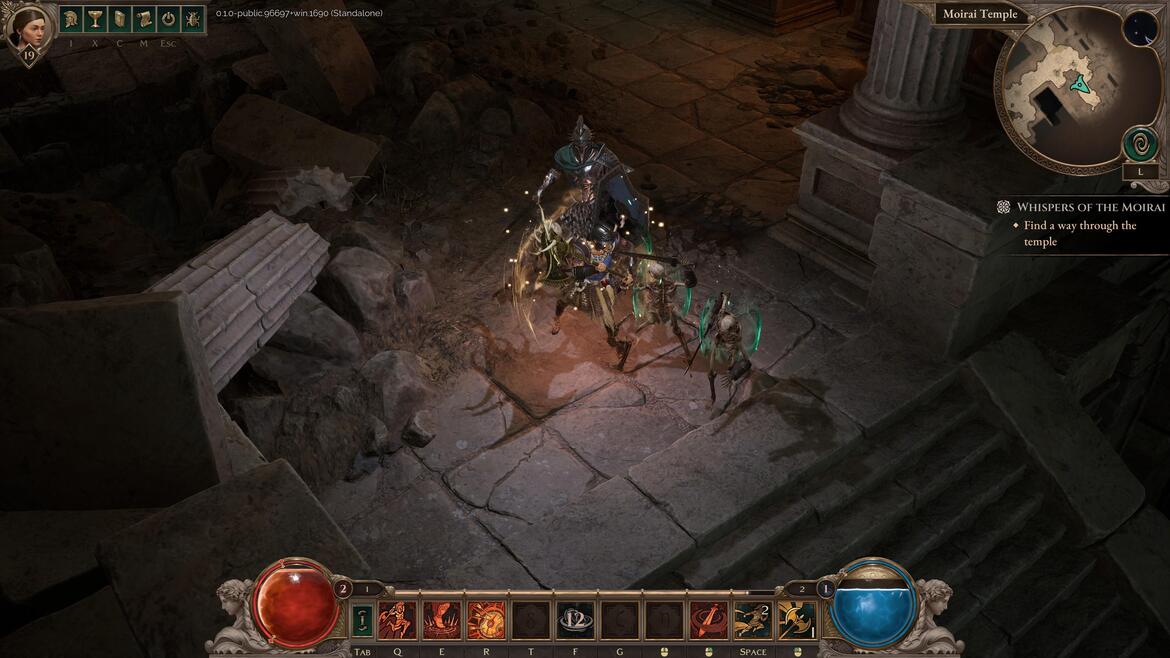
Task: Click the night sky moon indicator
Action: (x=1139, y=28)
